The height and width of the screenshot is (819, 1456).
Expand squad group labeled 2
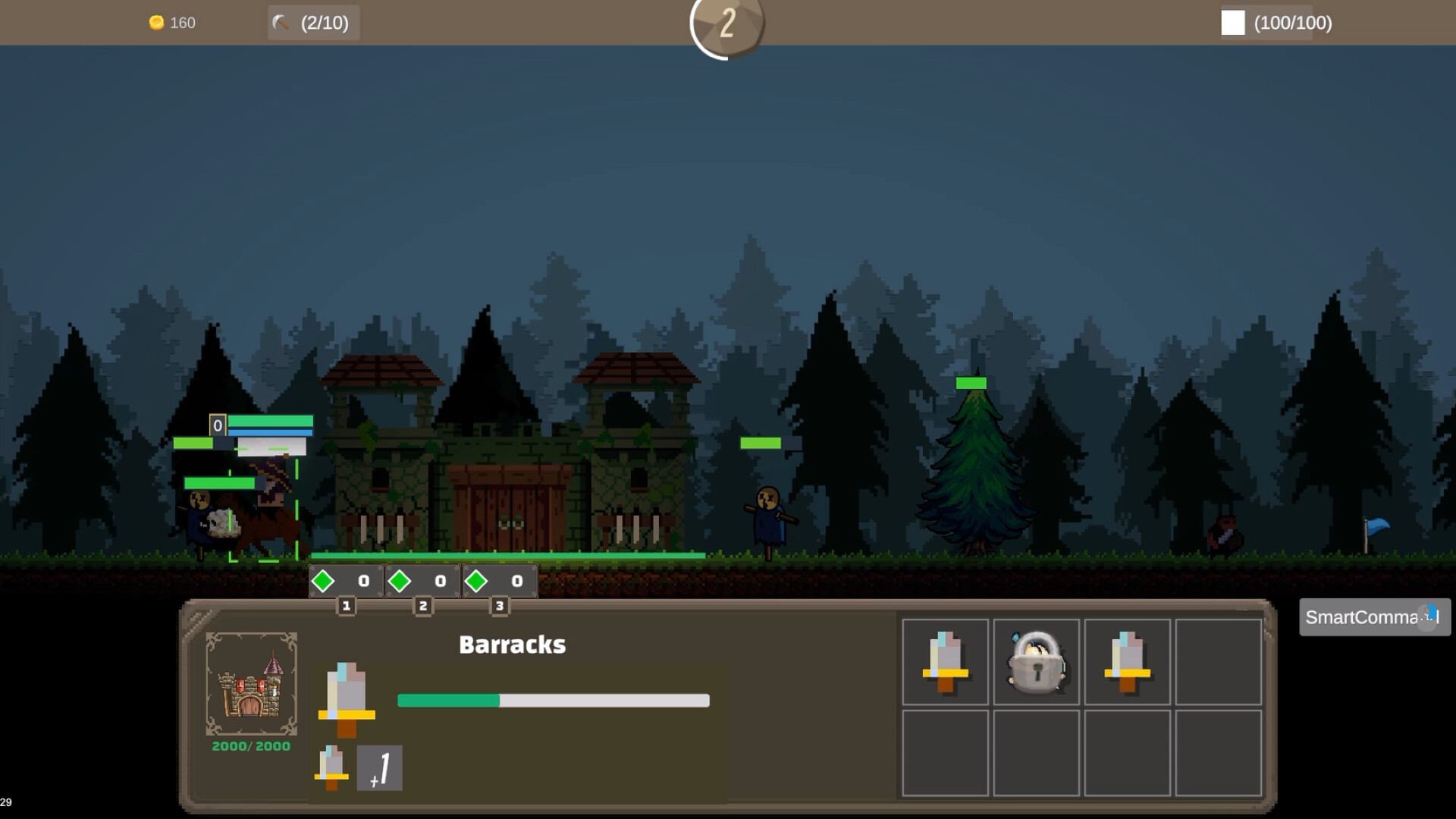(422, 606)
